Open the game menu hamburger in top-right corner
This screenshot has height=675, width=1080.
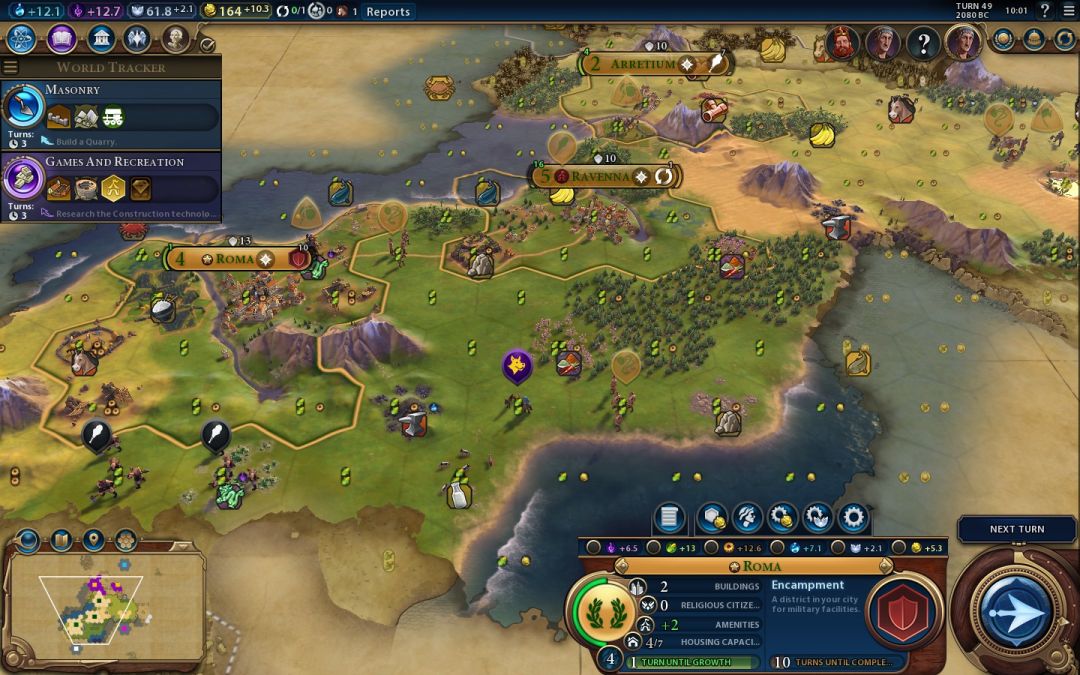pos(1068,11)
